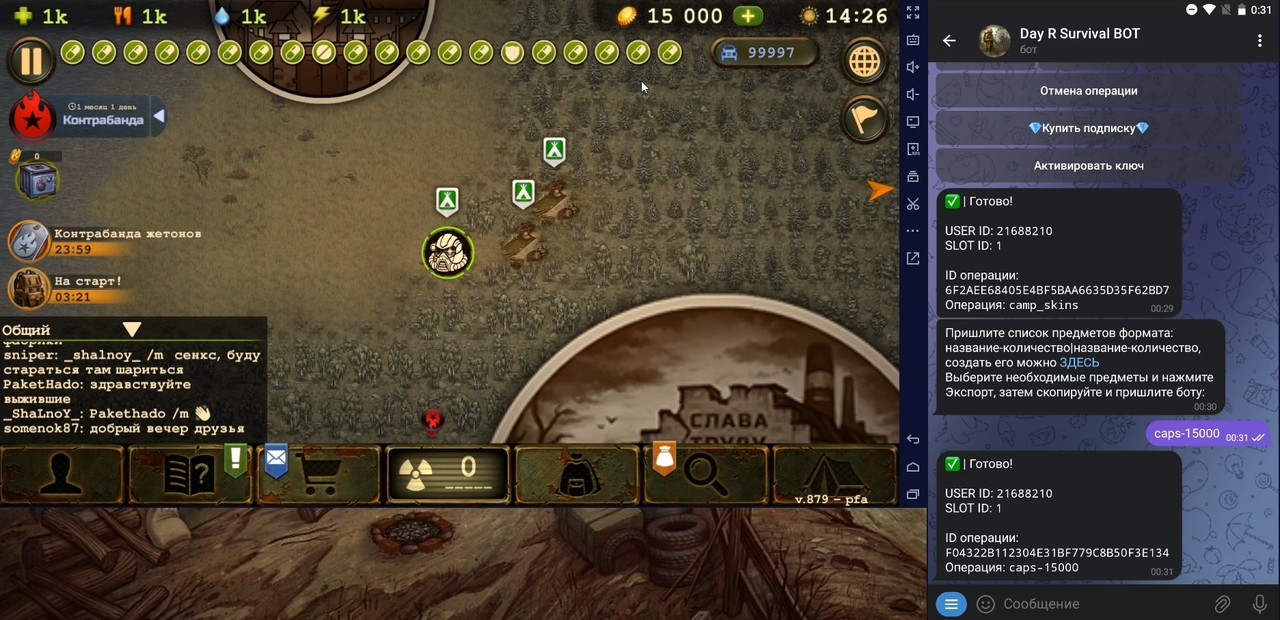Pause the game with the pause button

[31, 60]
